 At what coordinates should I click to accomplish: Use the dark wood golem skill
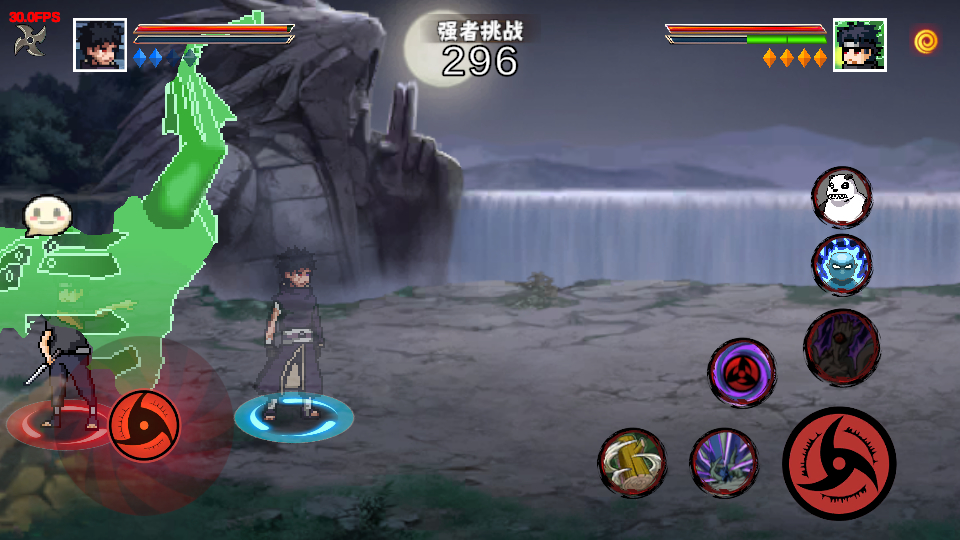tap(841, 347)
